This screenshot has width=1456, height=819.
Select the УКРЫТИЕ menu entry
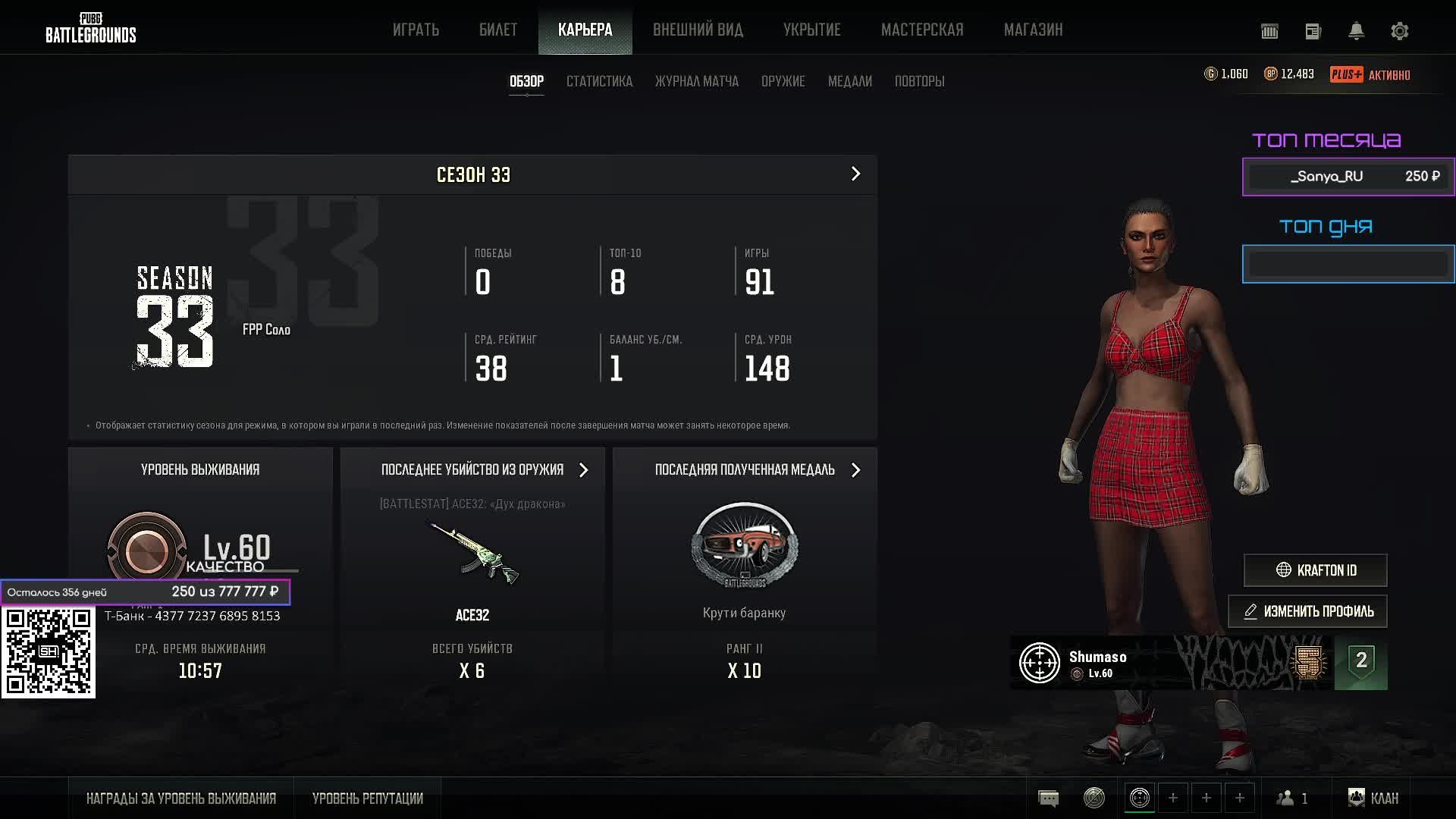click(811, 30)
